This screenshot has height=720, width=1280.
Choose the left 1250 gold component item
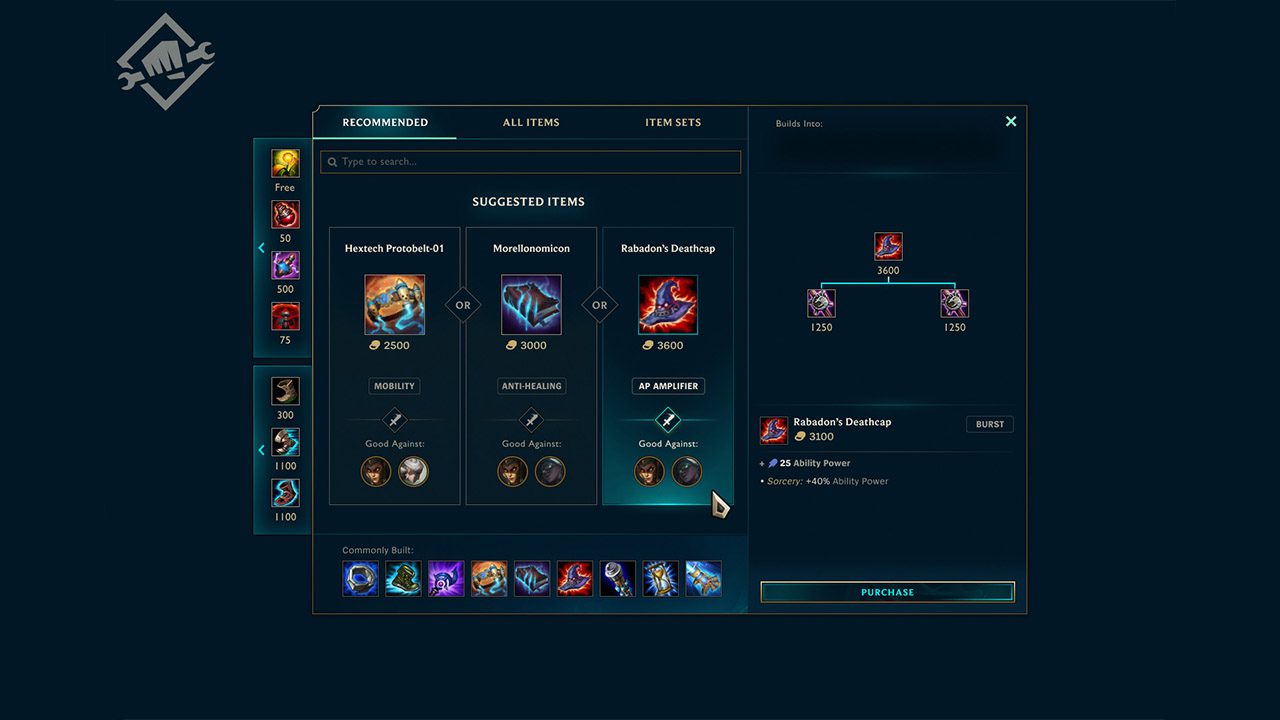pos(821,303)
